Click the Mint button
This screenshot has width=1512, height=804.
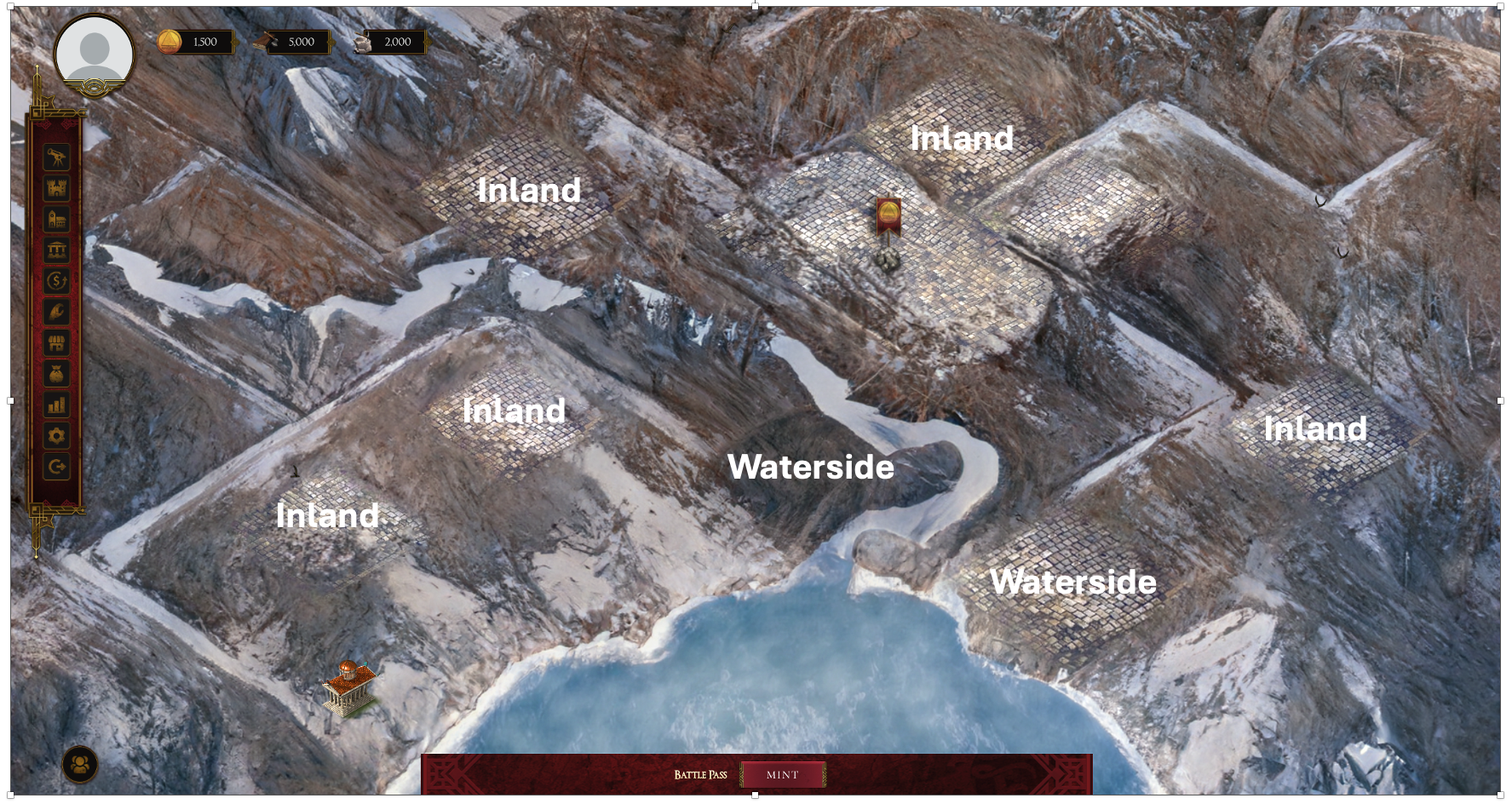782,775
